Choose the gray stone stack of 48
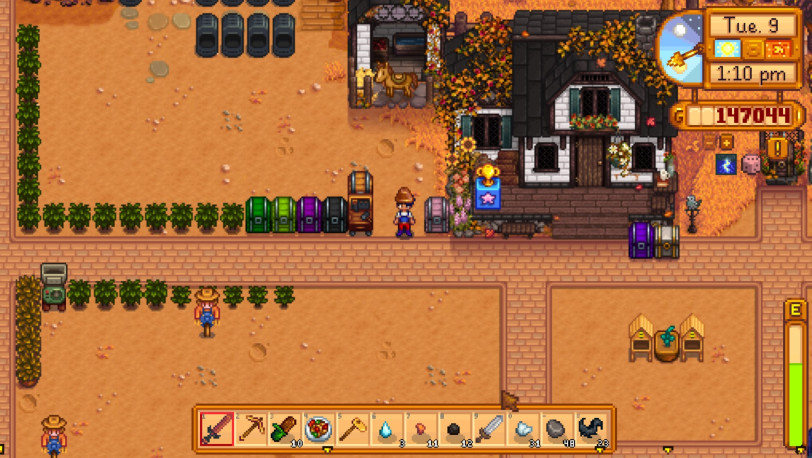This screenshot has height=458, width=812. [x=557, y=429]
